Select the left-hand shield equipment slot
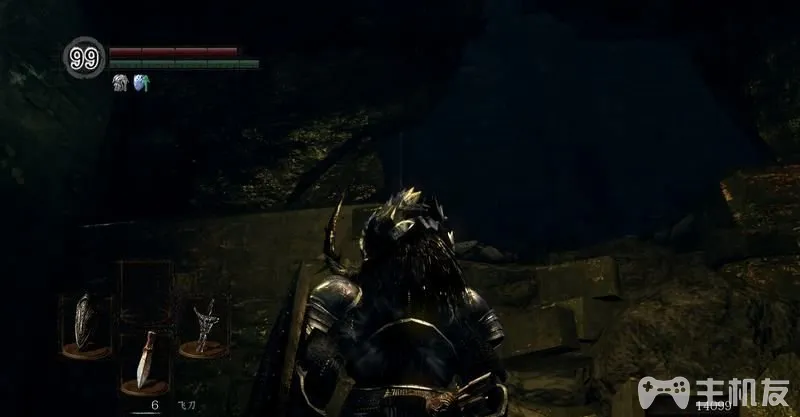The height and width of the screenshot is (417, 800). coord(86,322)
